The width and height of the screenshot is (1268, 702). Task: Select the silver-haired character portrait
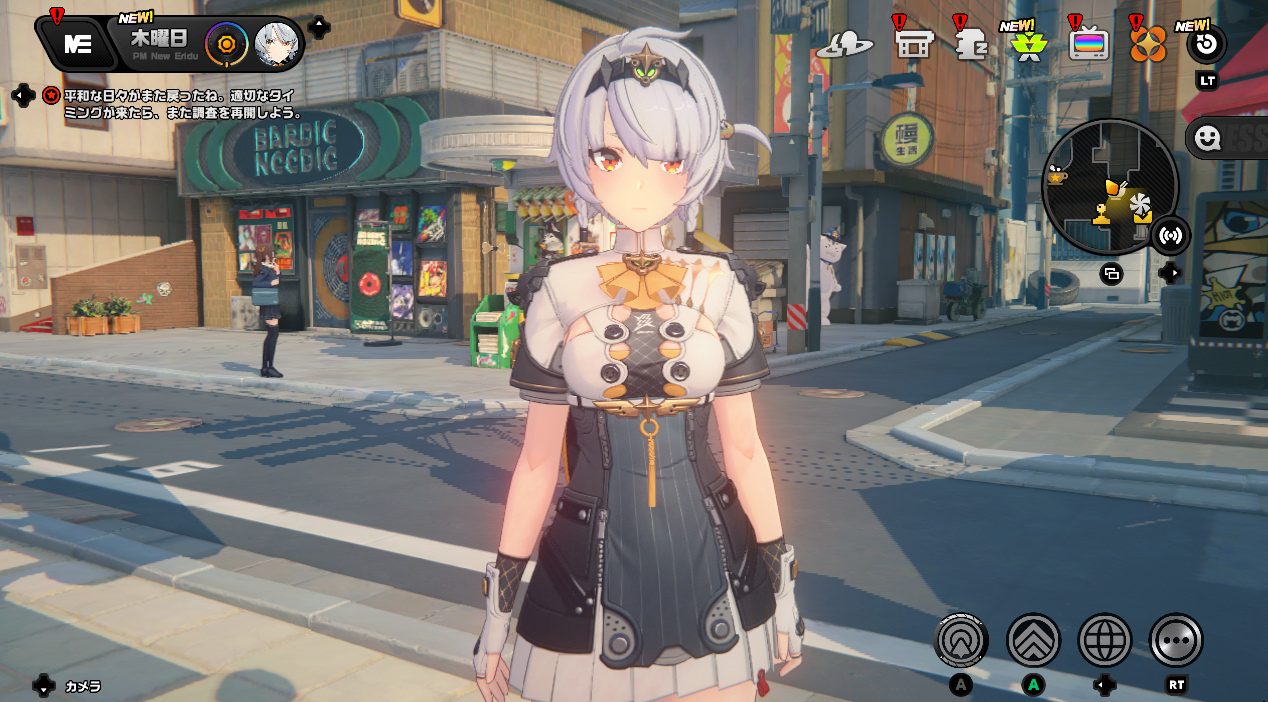(276, 44)
